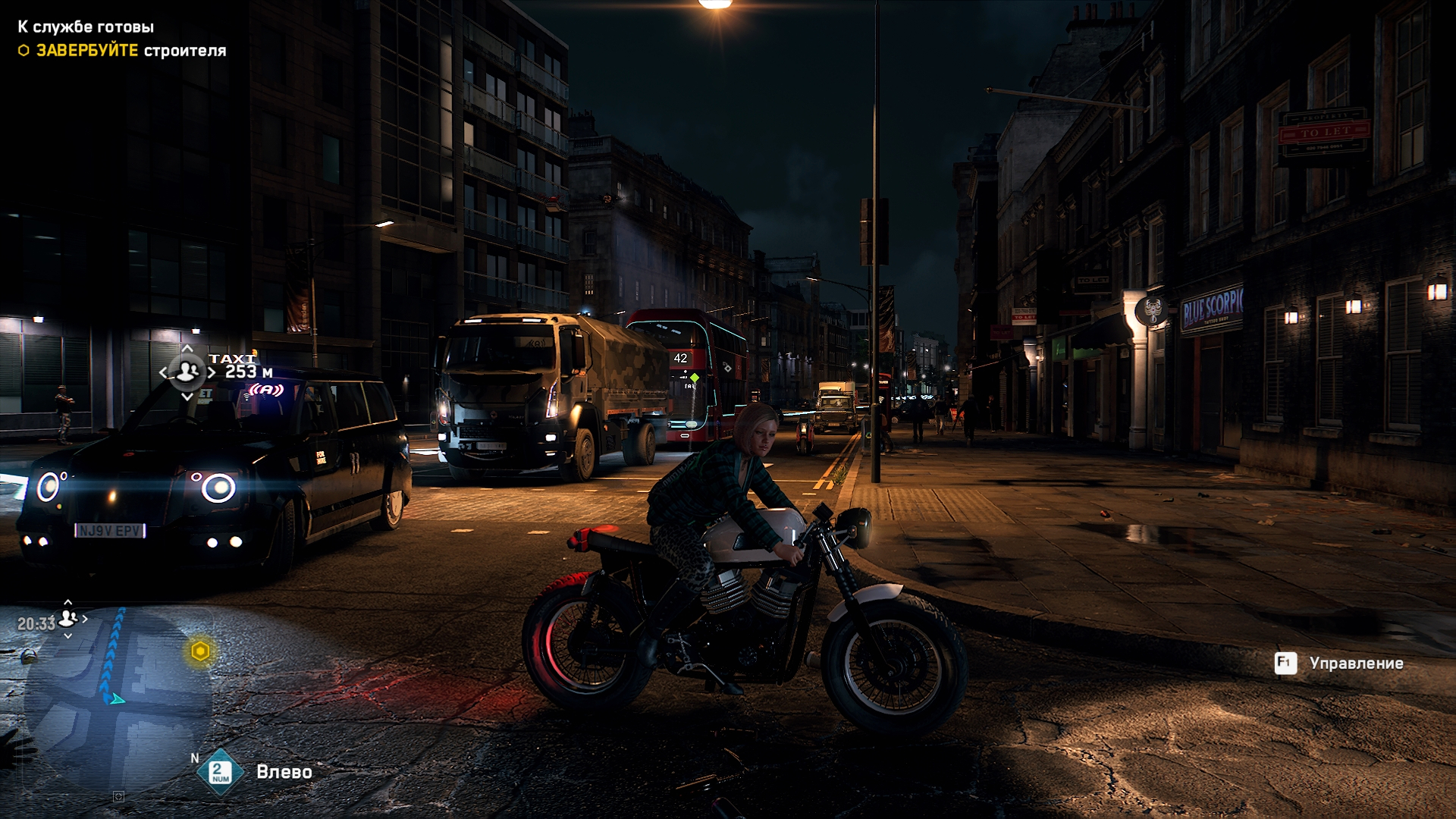Select the operative icon beside 253 м
The height and width of the screenshot is (819, 1456).
click(x=187, y=372)
